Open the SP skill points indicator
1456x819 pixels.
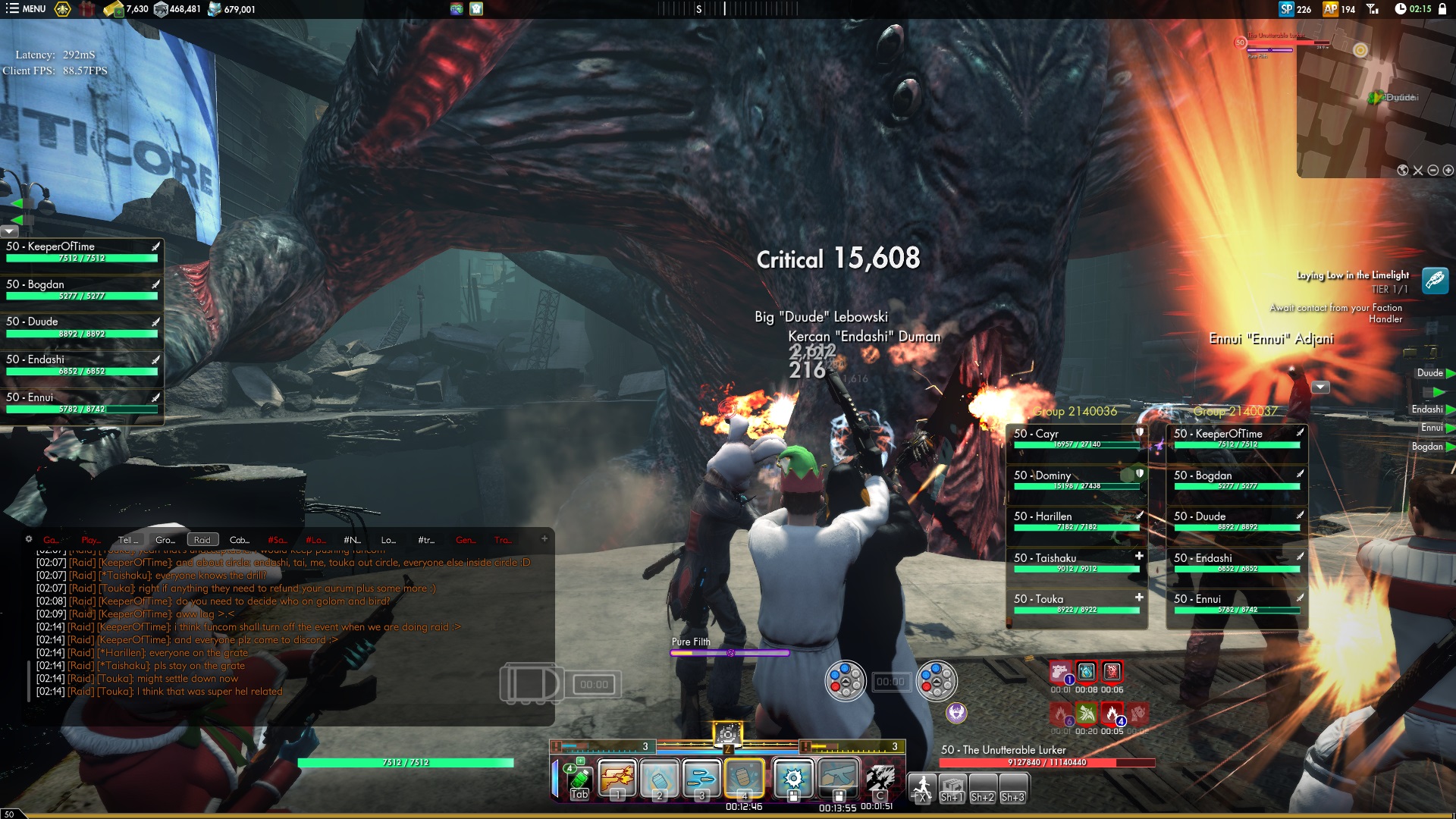[x=1294, y=9]
